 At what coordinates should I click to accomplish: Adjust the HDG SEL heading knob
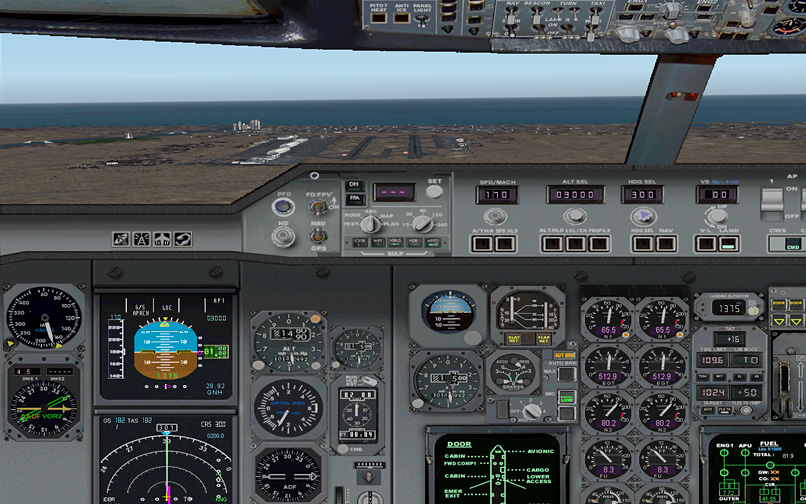click(642, 216)
